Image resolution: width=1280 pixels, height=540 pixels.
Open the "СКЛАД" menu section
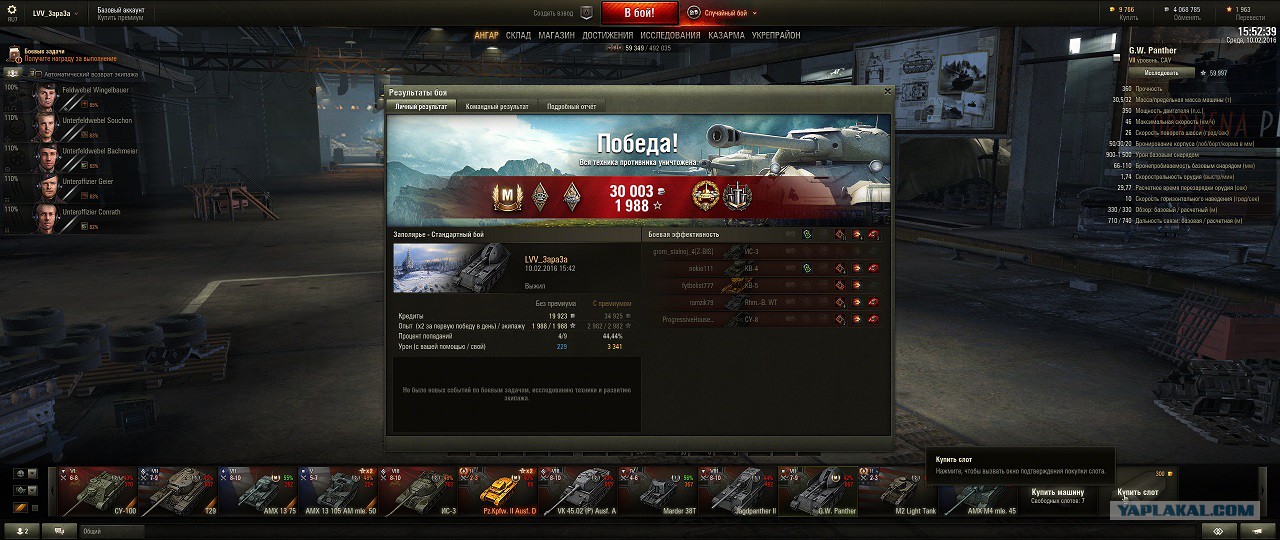(x=518, y=35)
